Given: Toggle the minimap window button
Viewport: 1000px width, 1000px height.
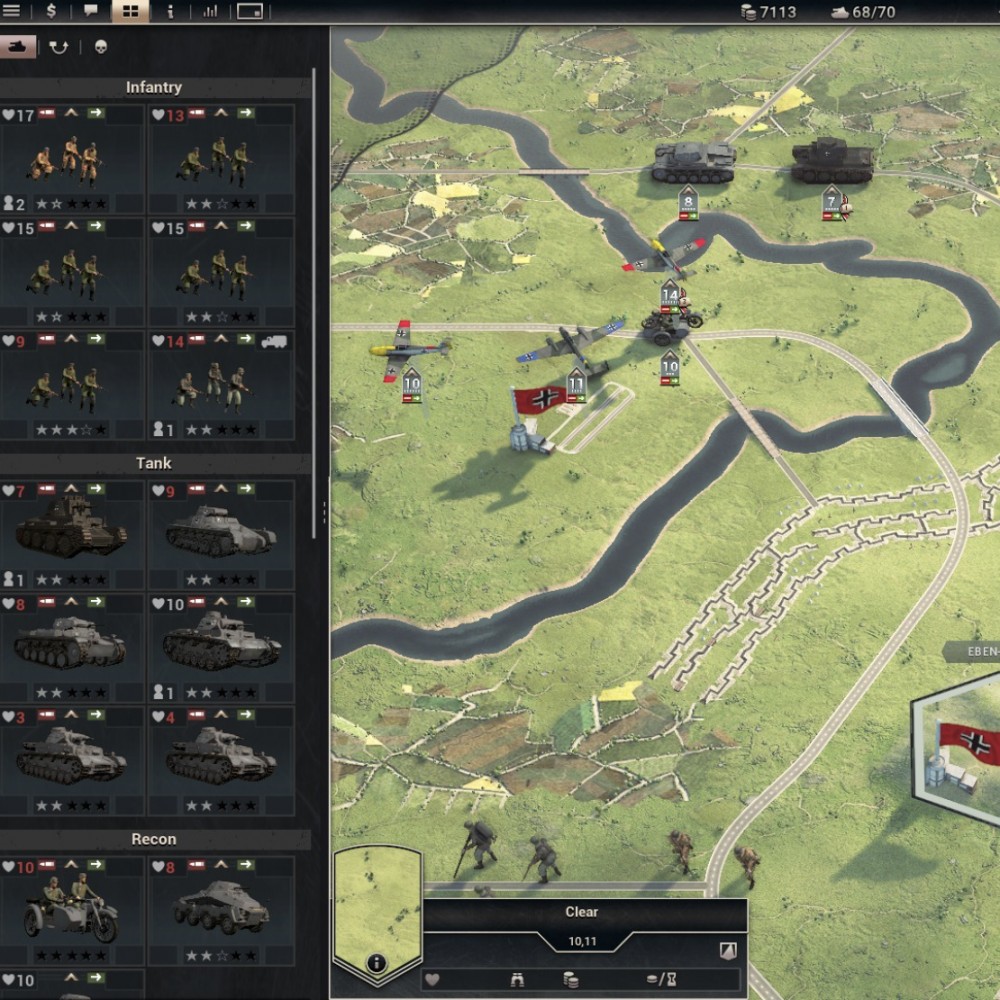Looking at the screenshot, I should (249, 11).
